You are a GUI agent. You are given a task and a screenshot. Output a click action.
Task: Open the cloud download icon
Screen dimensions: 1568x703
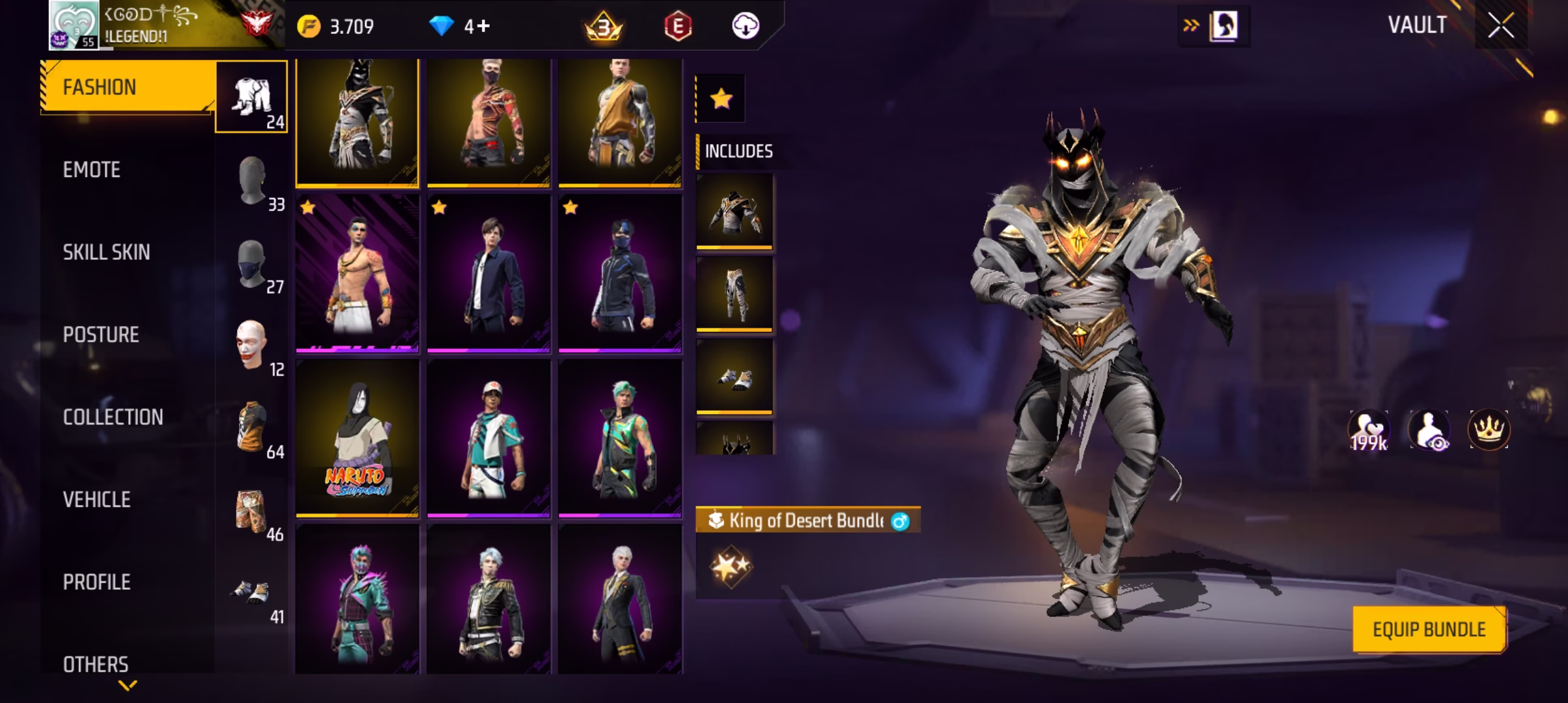[745, 26]
